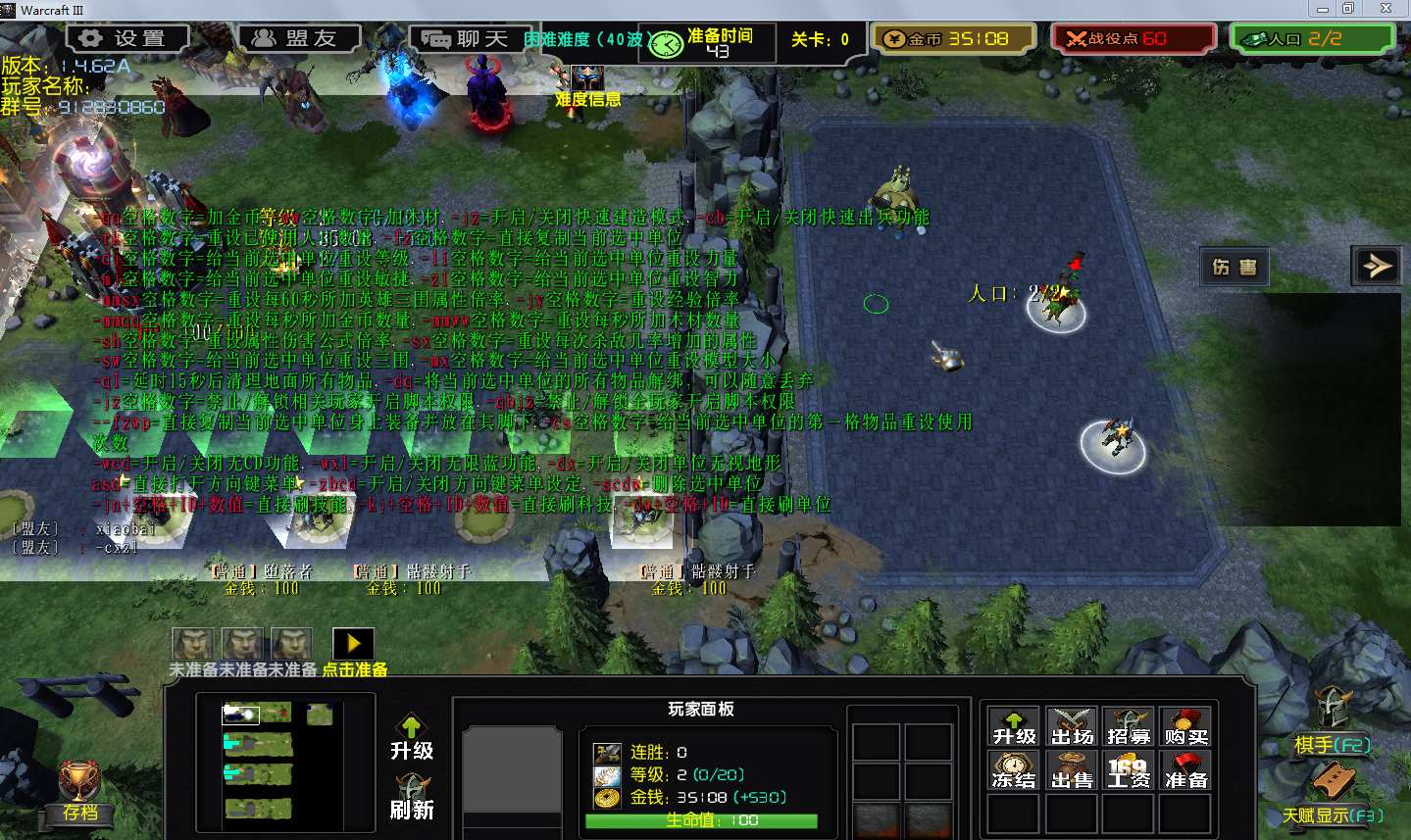Viewport: 1411px width, 840px height.
Task: Open the 盟友 allies menu
Action: click(x=299, y=38)
